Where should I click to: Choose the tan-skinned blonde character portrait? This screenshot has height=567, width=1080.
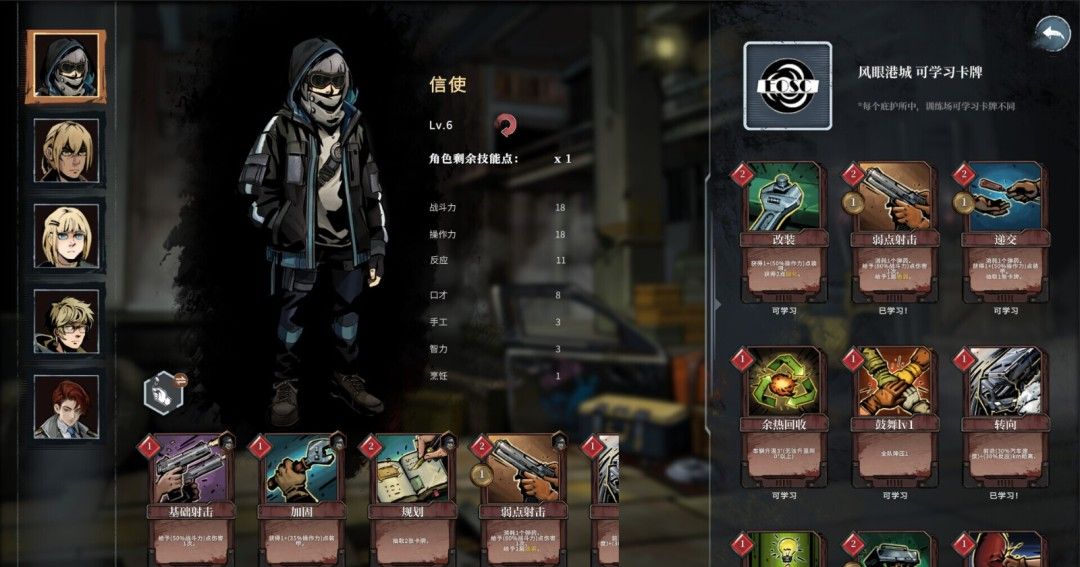(x=66, y=151)
